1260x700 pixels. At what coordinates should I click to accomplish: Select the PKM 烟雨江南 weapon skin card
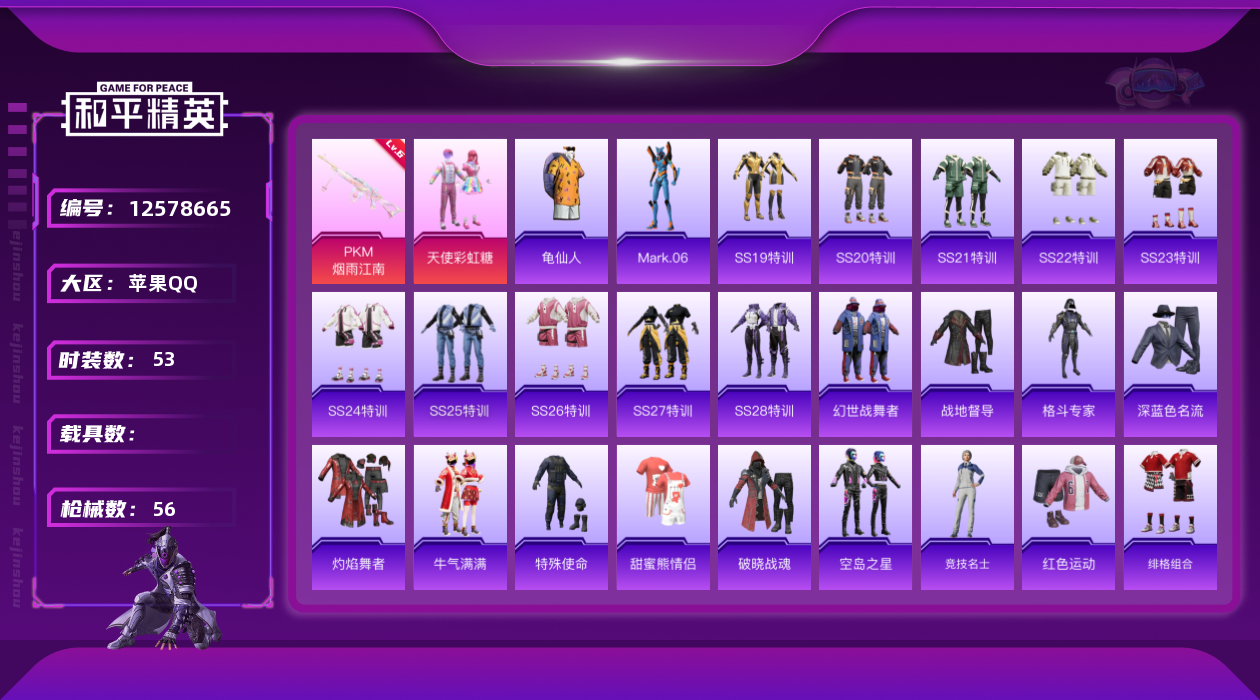(x=358, y=210)
